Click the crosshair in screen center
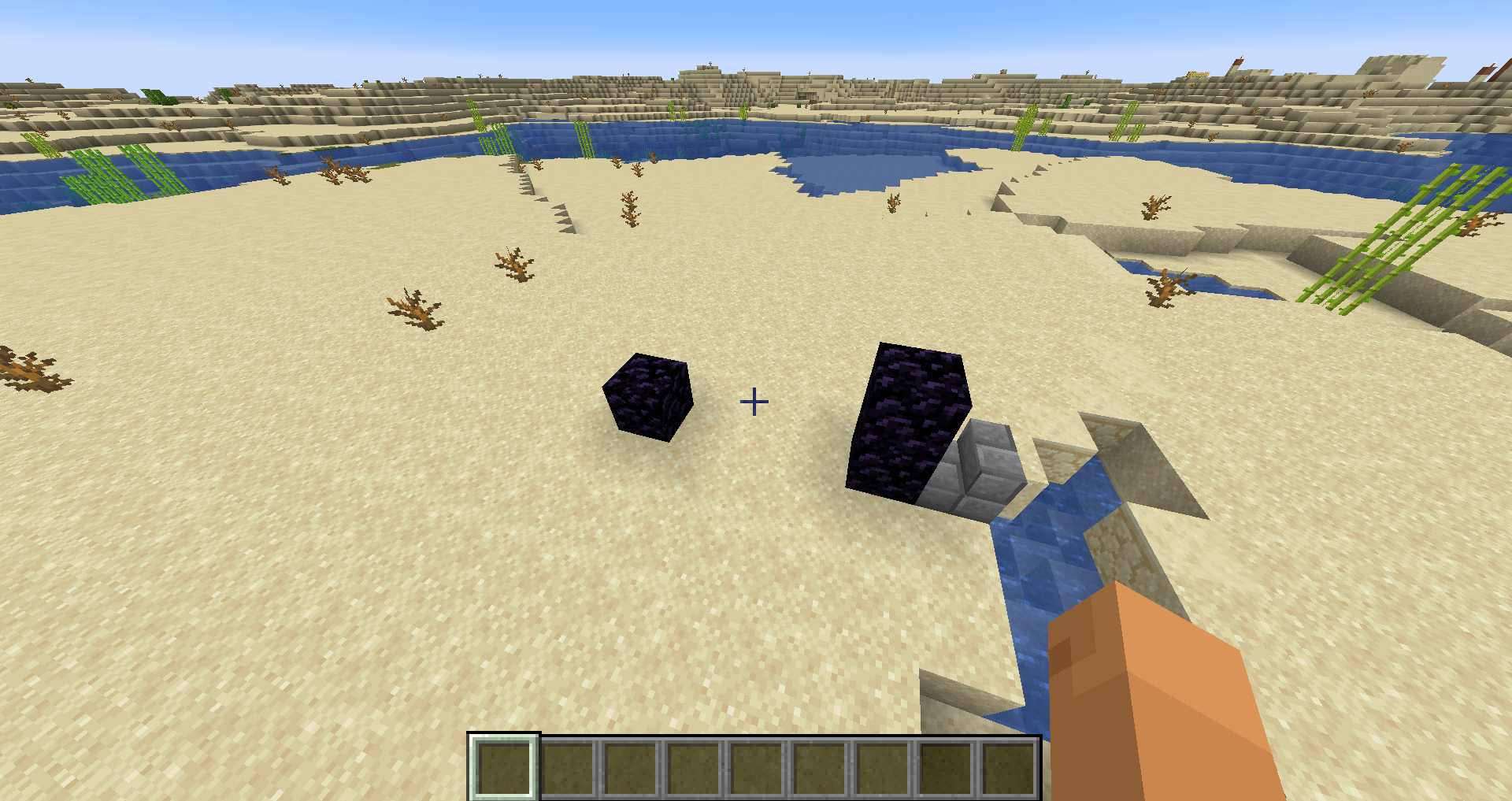Image resolution: width=1512 pixels, height=801 pixels. click(x=754, y=401)
